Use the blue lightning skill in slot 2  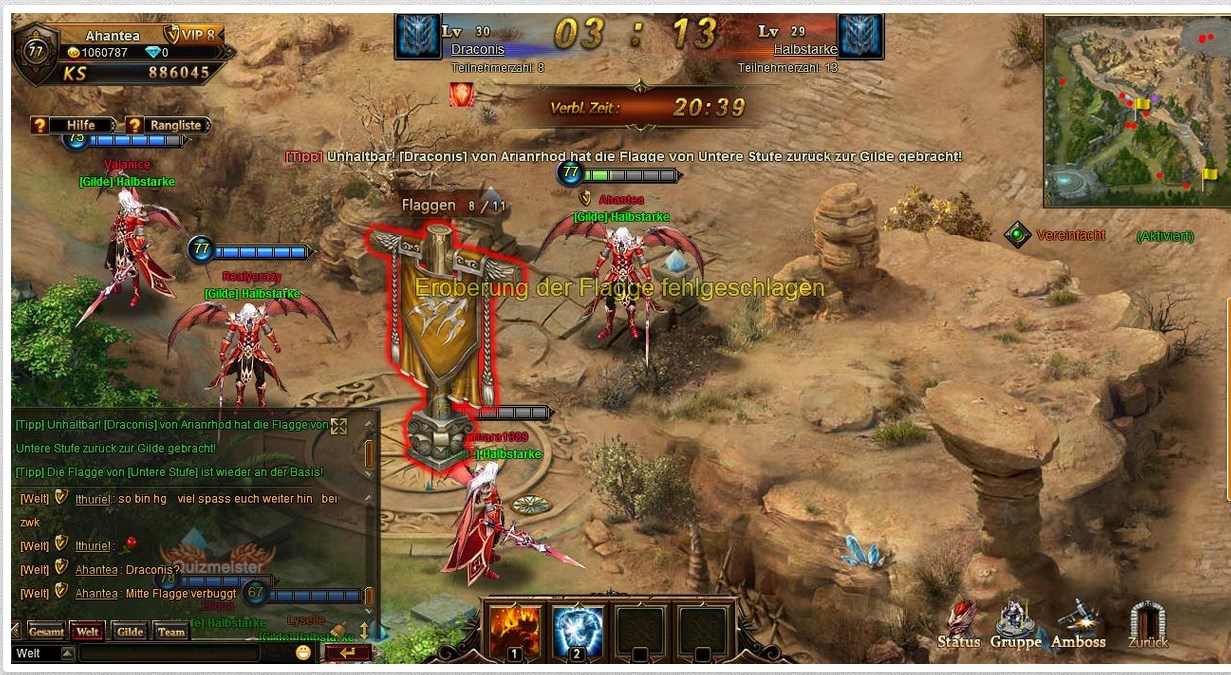pos(578,631)
